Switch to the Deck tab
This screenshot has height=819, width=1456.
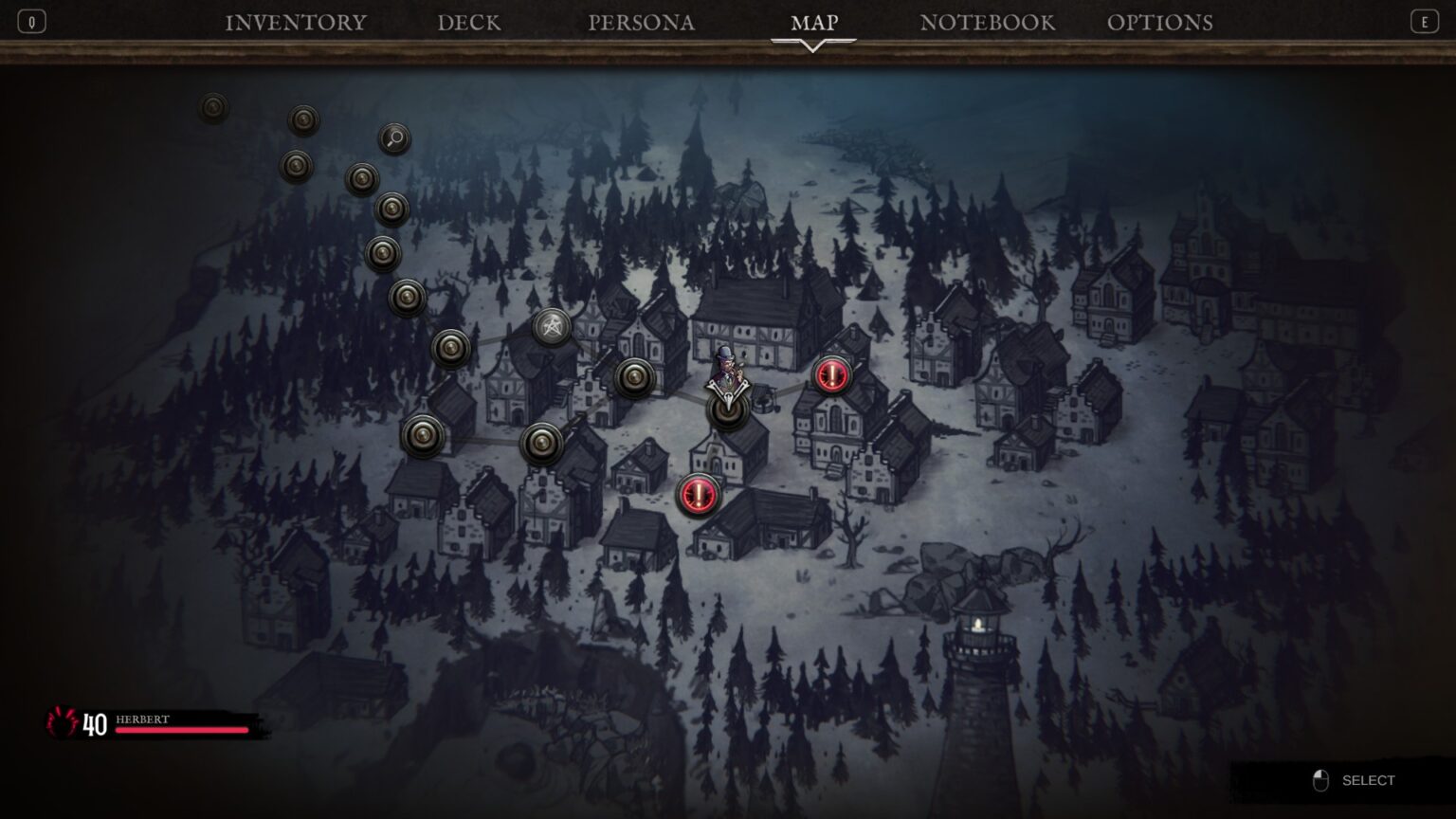click(x=469, y=23)
